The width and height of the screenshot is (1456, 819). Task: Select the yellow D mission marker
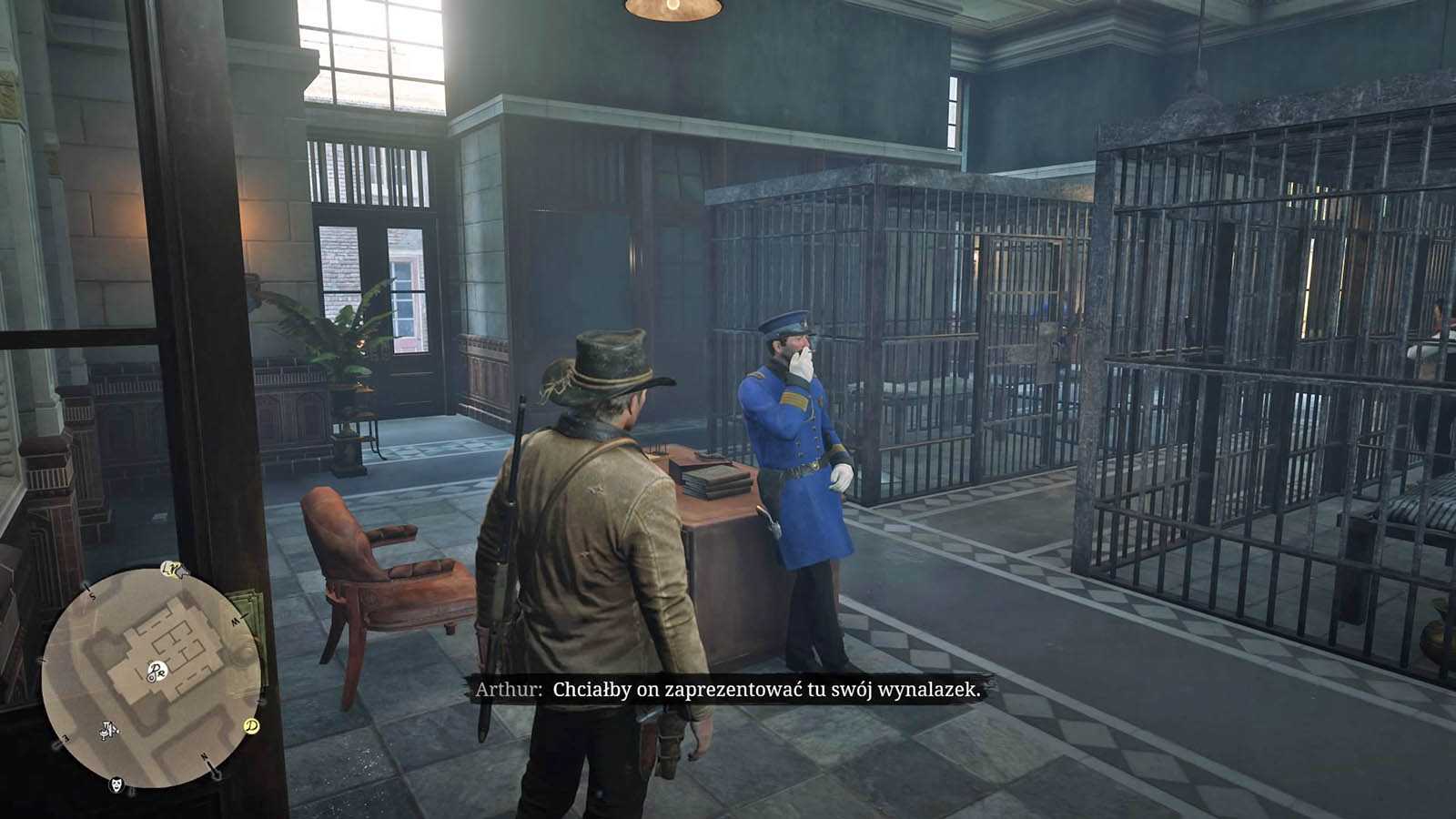(x=251, y=725)
